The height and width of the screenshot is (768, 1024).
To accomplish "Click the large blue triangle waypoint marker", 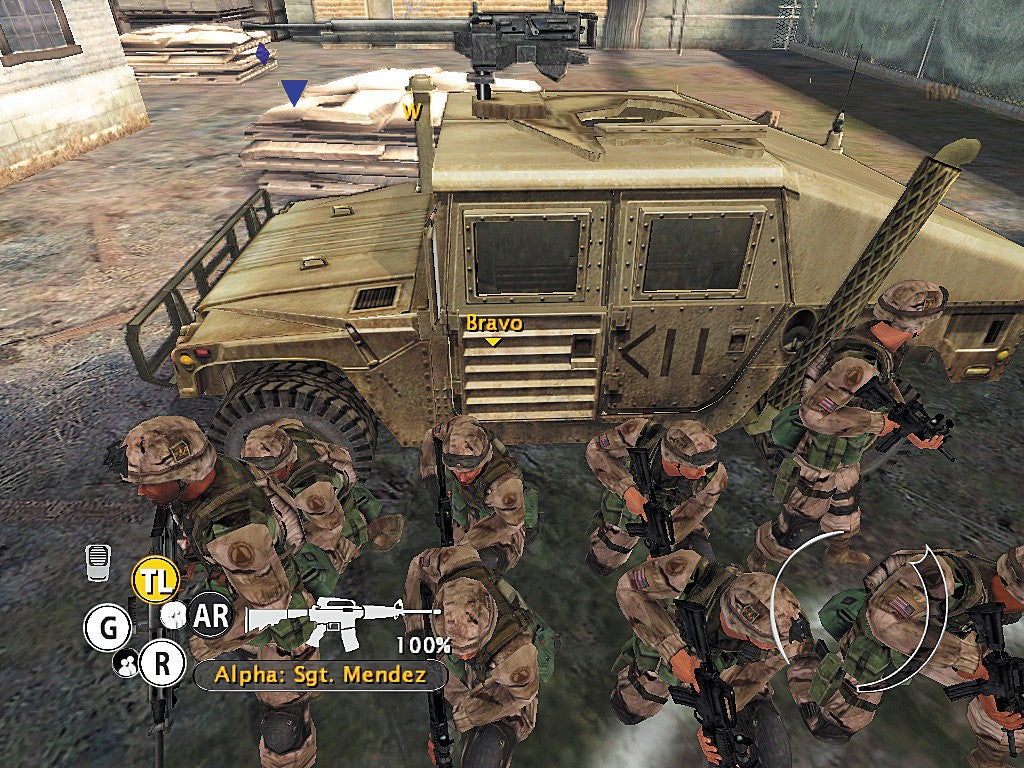I will coord(293,93).
